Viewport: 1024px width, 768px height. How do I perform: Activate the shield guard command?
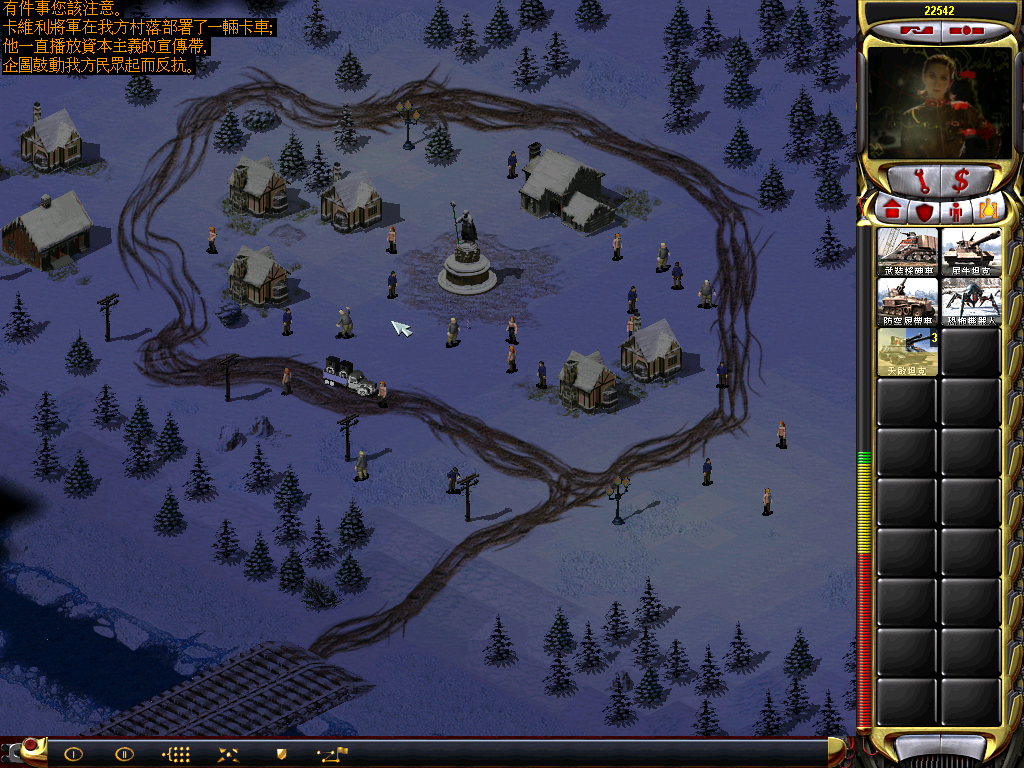click(x=281, y=754)
